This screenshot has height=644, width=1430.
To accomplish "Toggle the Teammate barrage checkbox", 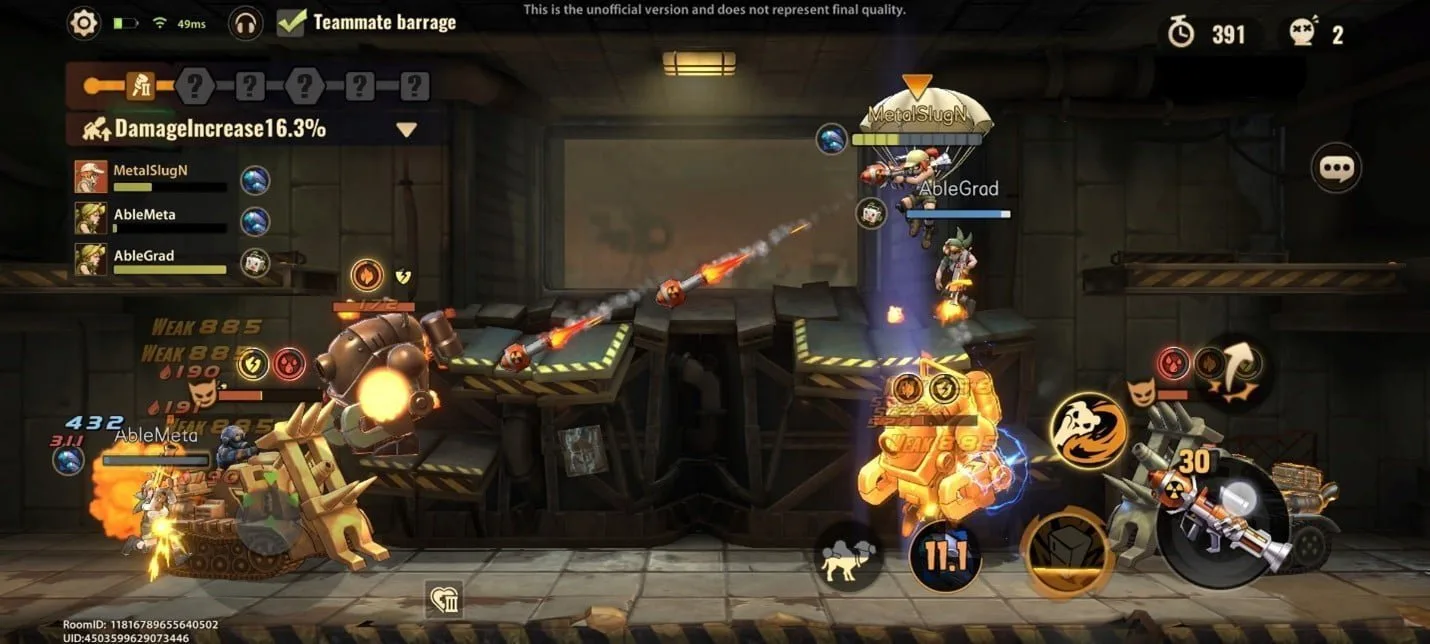I will [291, 22].
